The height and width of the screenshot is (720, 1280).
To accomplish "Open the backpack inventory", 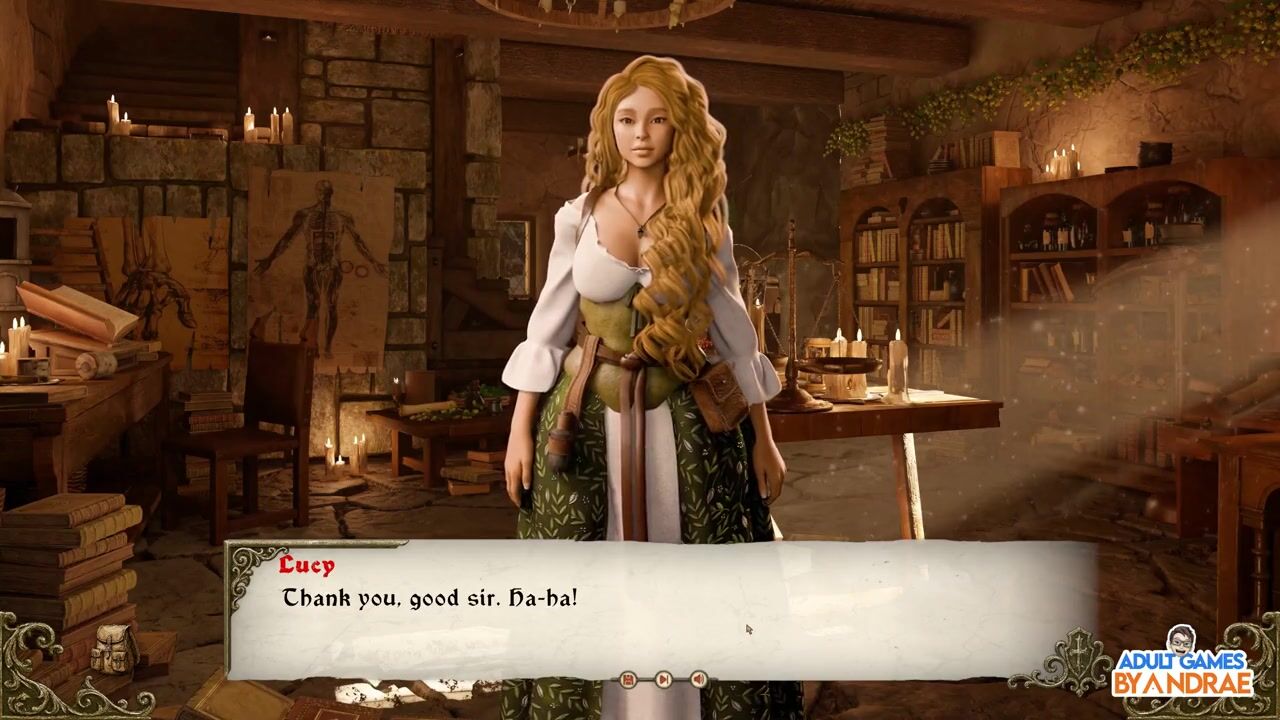I will point(113,650).
